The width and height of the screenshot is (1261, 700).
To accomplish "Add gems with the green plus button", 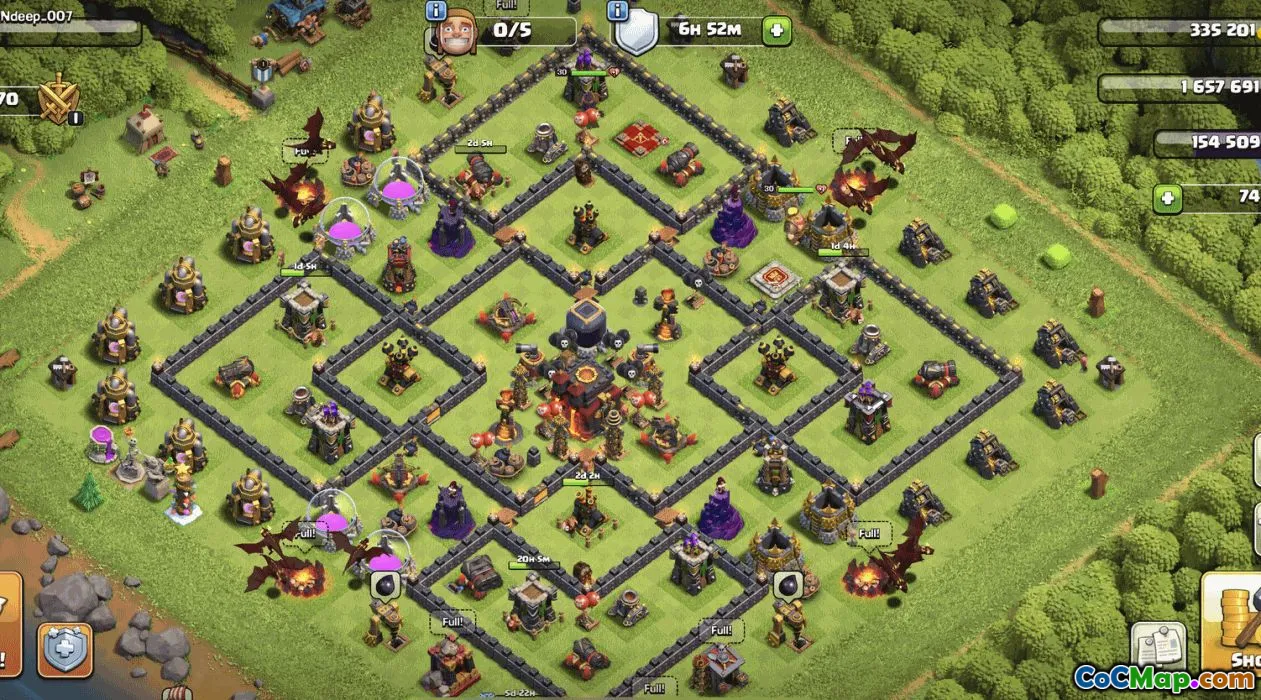I will pyautogui.click(x=1167, y=198).
